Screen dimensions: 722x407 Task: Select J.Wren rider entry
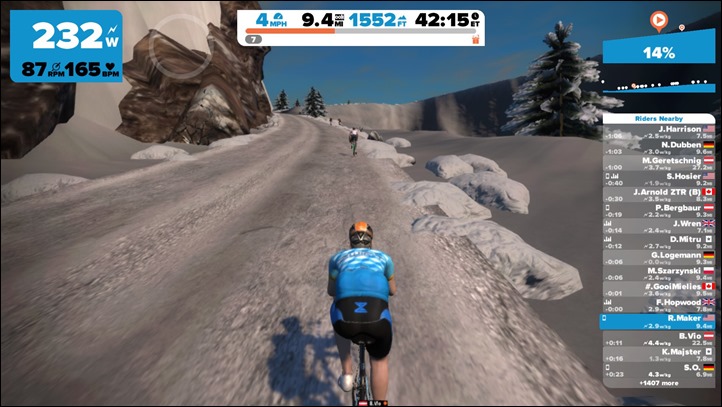click(658, 226)
